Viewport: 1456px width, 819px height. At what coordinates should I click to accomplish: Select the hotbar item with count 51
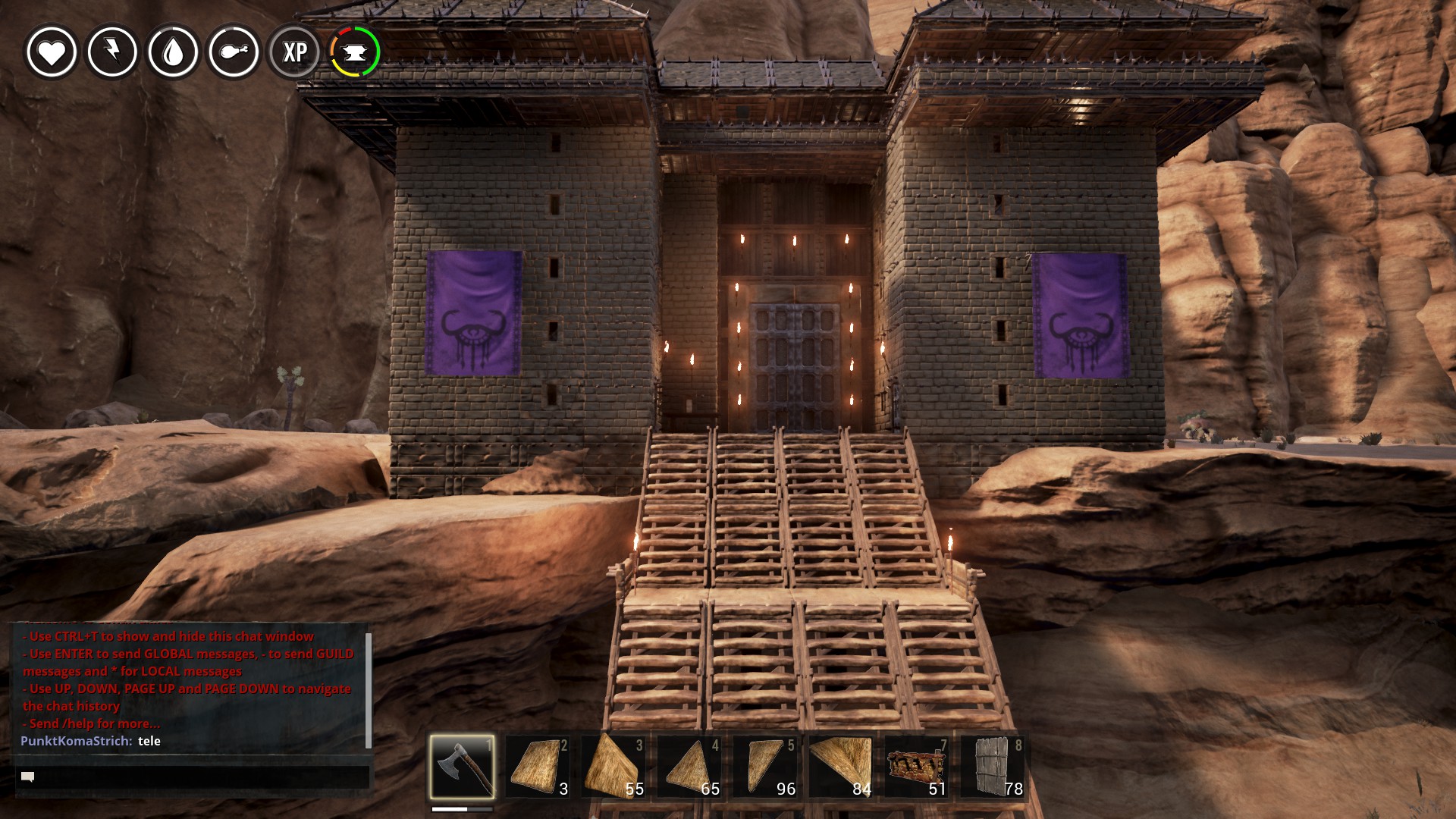click(x=917, y=766)
